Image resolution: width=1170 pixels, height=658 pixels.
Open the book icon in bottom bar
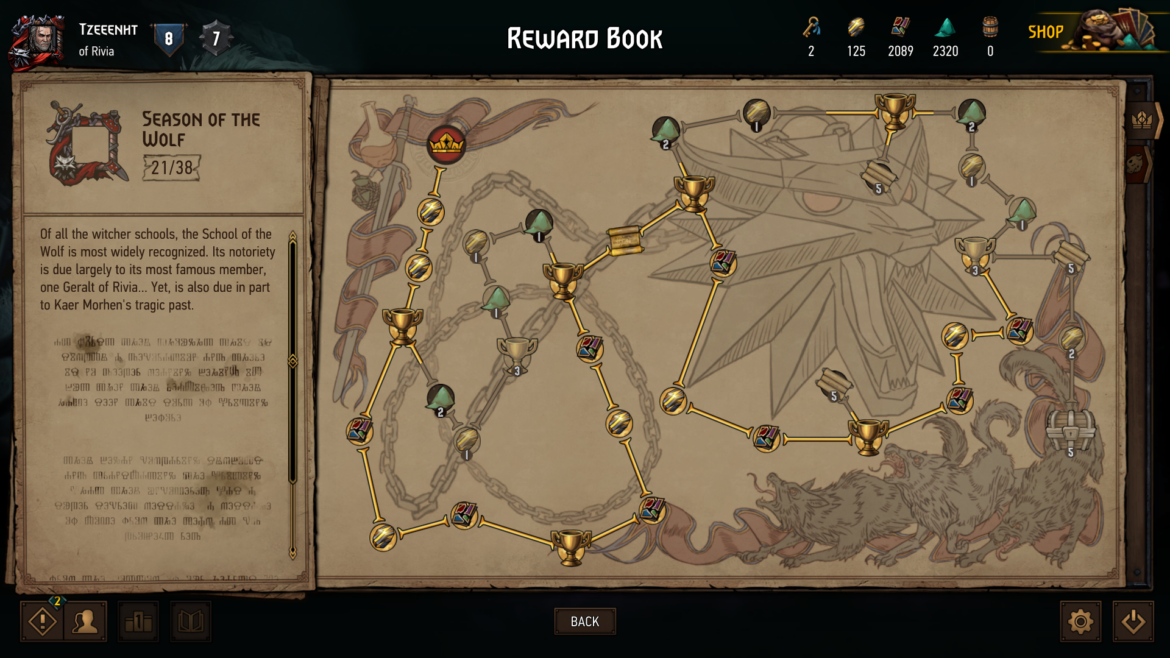point(190,621)
